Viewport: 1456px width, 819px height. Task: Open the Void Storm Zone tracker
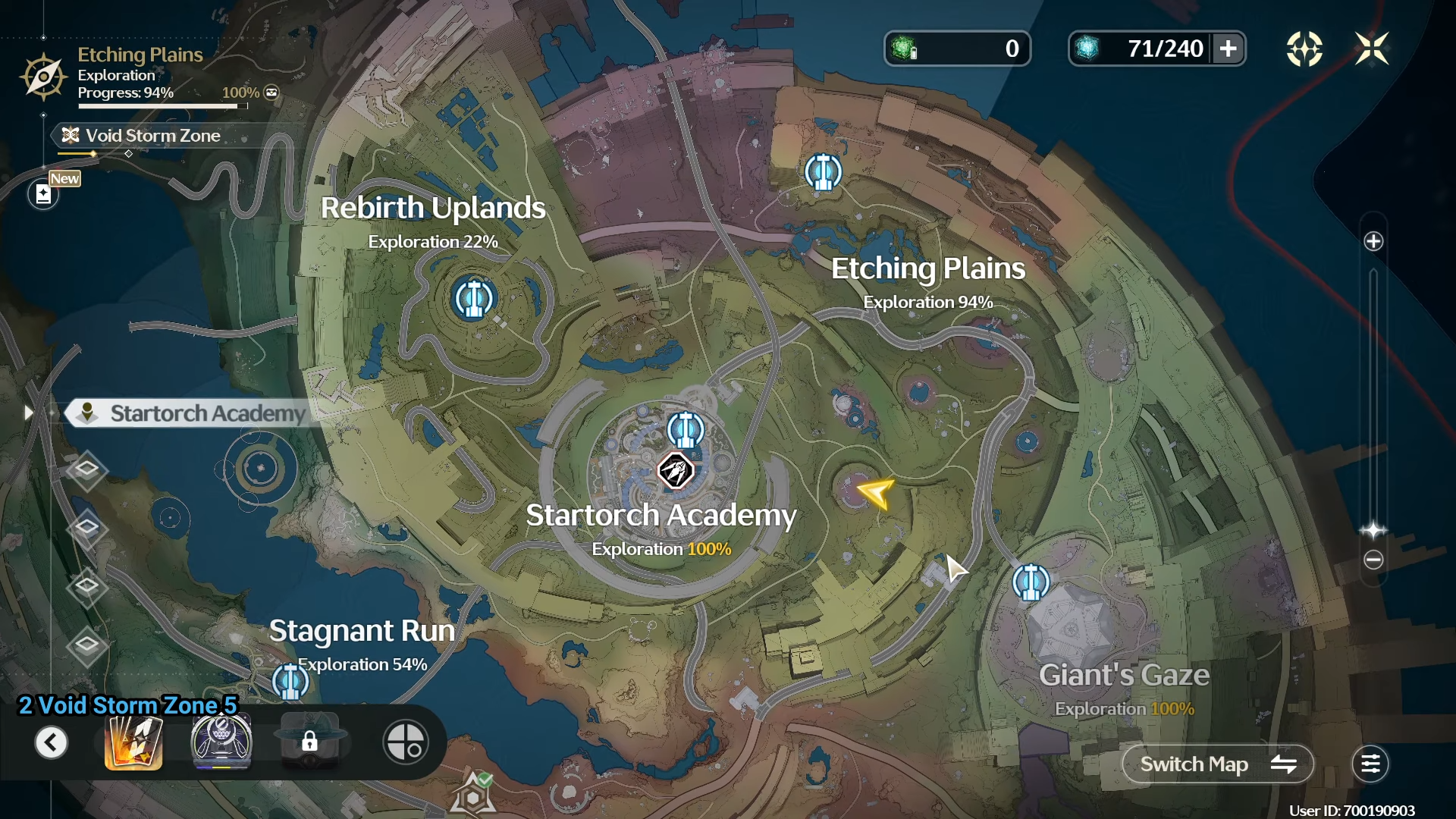pyautogui.click(x=152, y=136)
